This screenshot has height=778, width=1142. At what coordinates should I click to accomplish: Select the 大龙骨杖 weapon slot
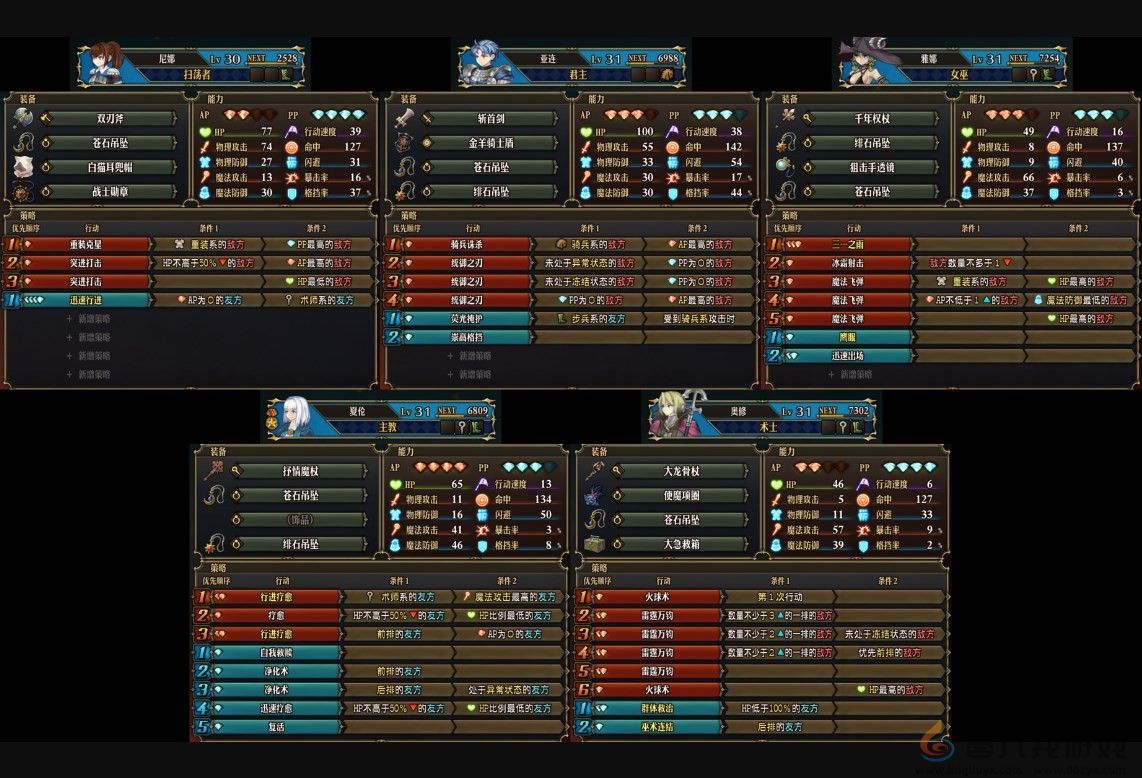(681, 471)
